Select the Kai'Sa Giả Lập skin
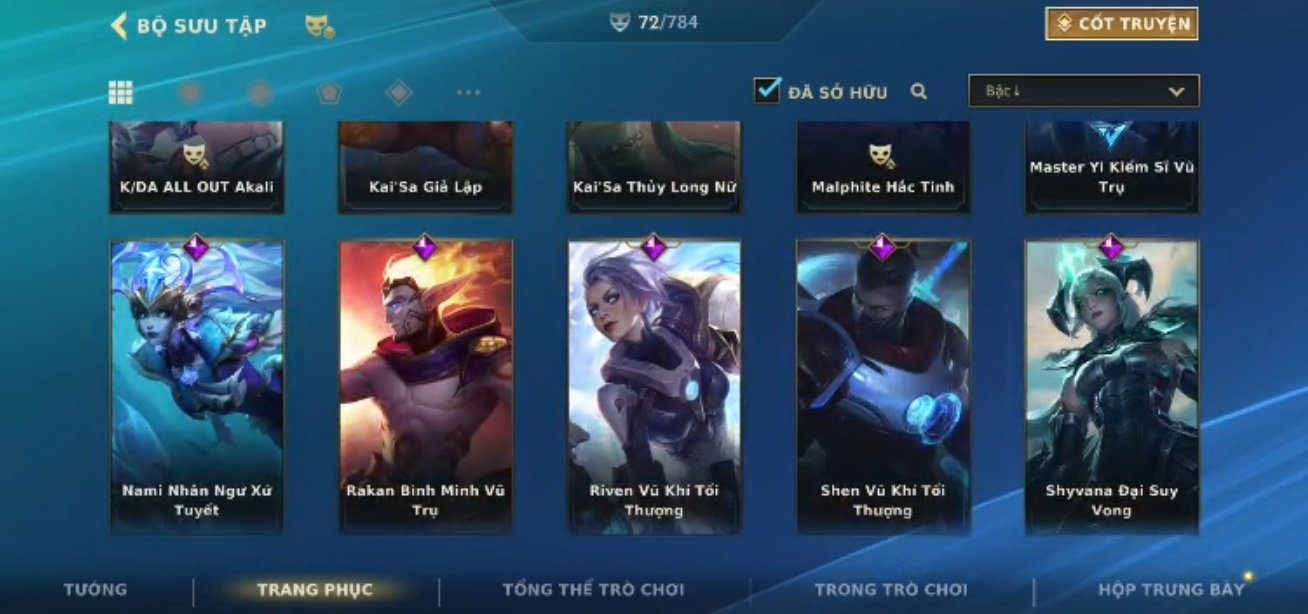Viewport: 1308px width, 614px height. click(426, 168)
